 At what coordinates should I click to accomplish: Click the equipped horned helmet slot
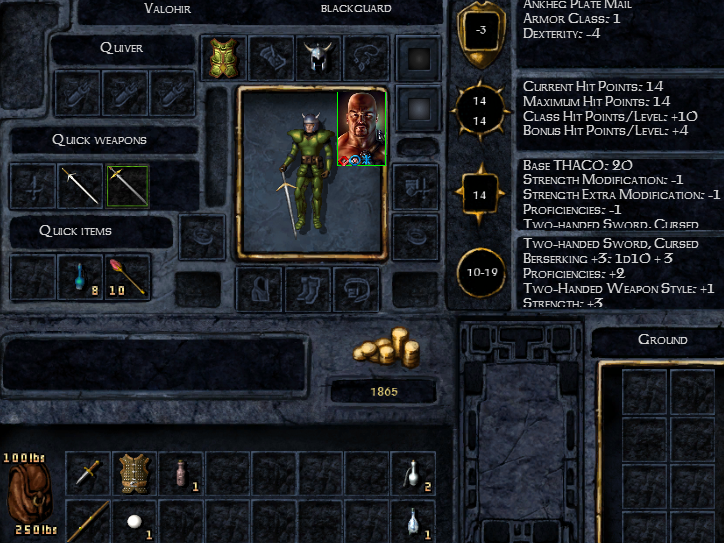[319, 58]
